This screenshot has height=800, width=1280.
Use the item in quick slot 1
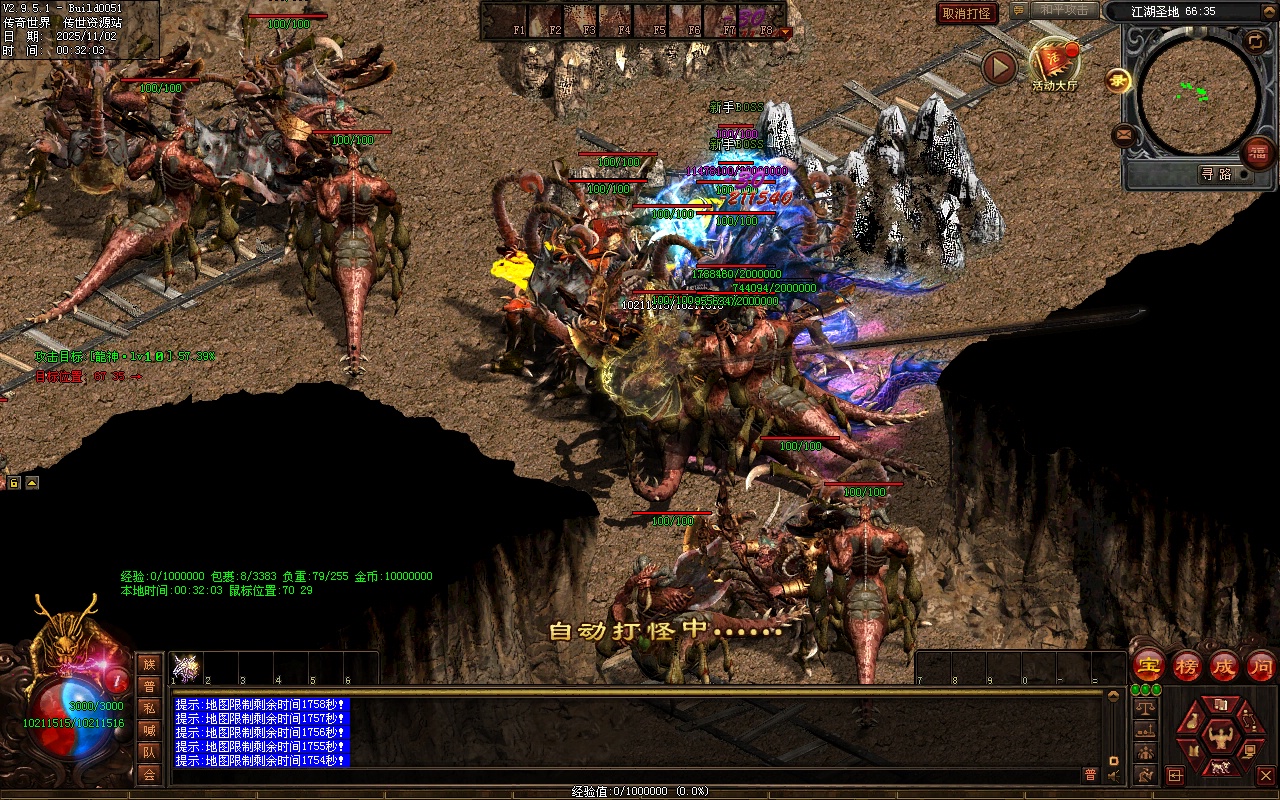pyautogui.click(x=186, y=667)
